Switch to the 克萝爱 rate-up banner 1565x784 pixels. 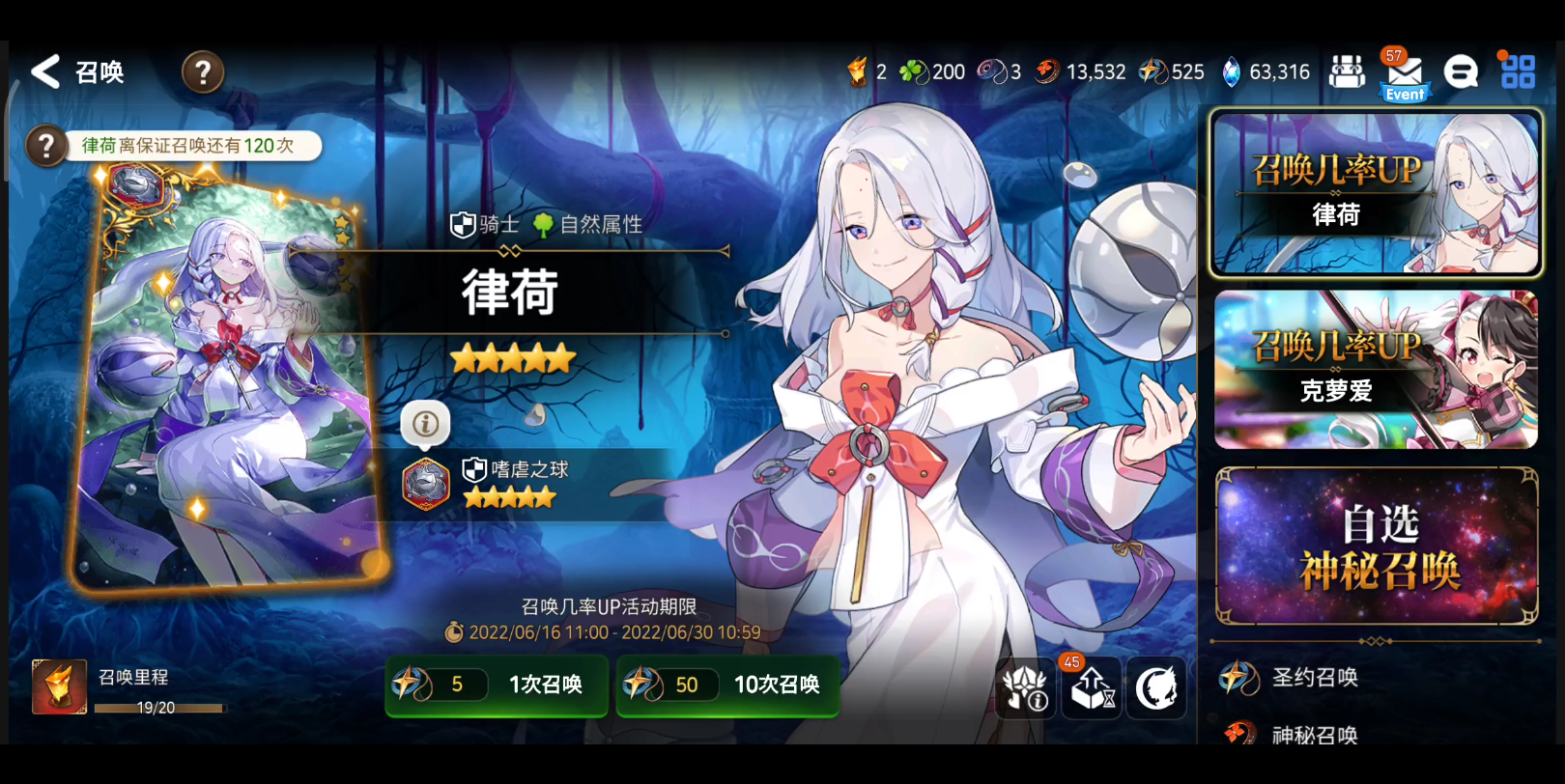1375,370
